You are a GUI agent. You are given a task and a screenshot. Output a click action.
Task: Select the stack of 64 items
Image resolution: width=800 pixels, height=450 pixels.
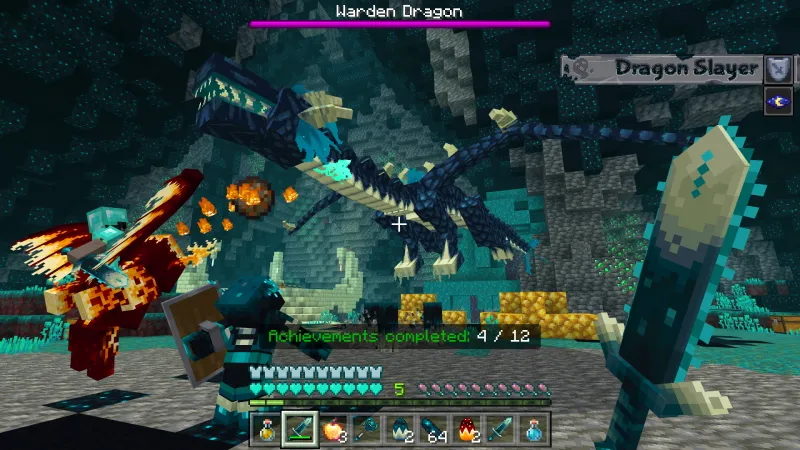pos(433,430)
